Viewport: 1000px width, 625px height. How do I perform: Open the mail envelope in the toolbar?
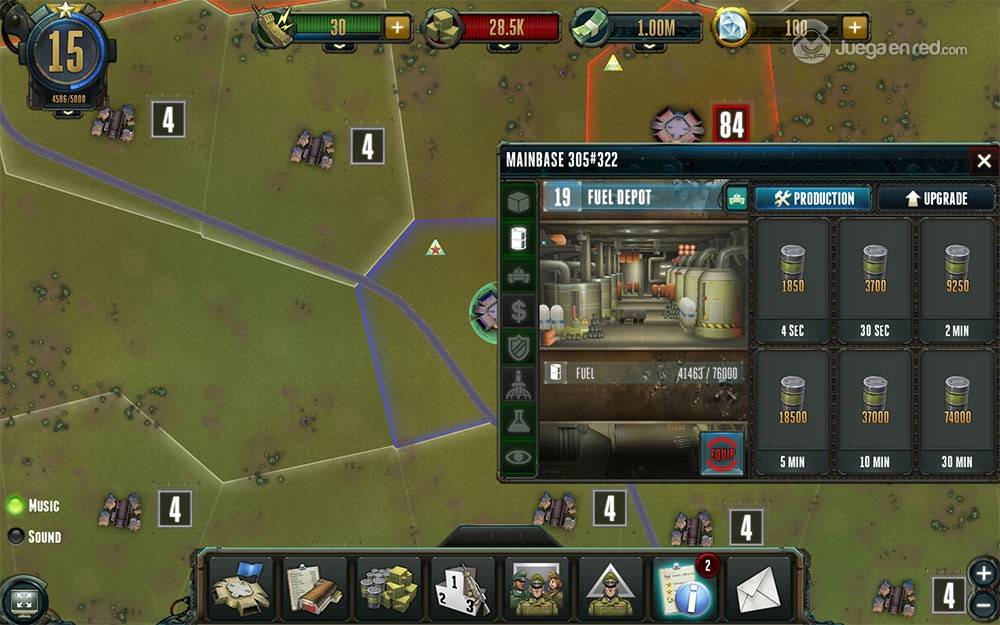tap(758, 590)
